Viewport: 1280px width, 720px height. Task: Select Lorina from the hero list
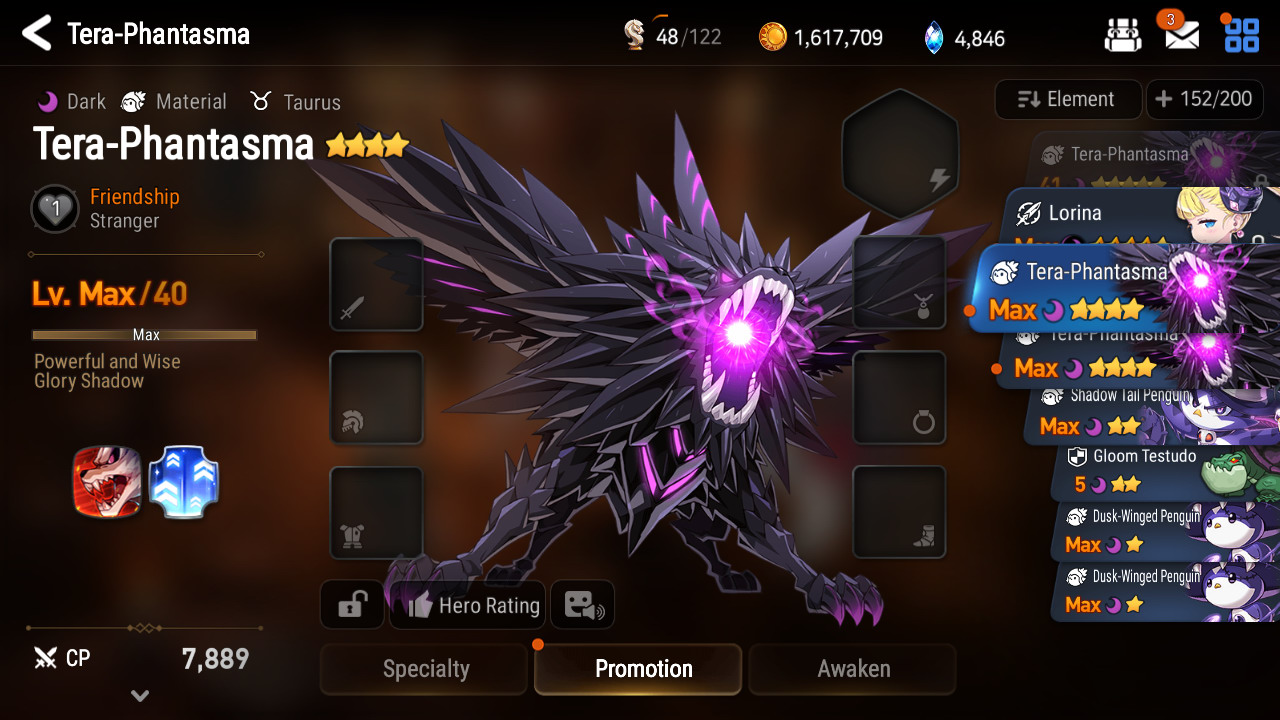[x=1100, y=214]
